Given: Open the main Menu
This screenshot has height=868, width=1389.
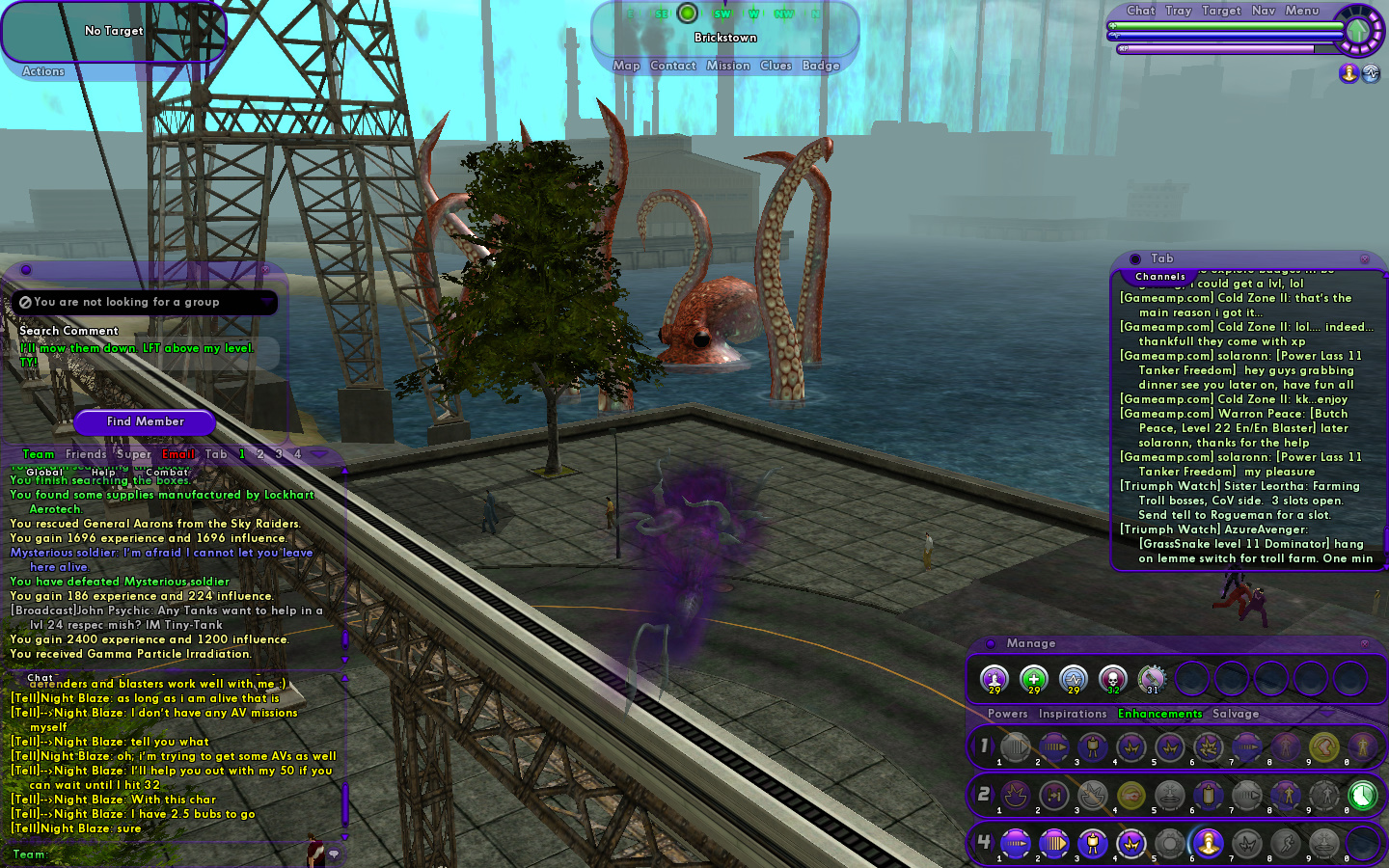Looking at the screenshot, I should click(x=1301, y=11).
